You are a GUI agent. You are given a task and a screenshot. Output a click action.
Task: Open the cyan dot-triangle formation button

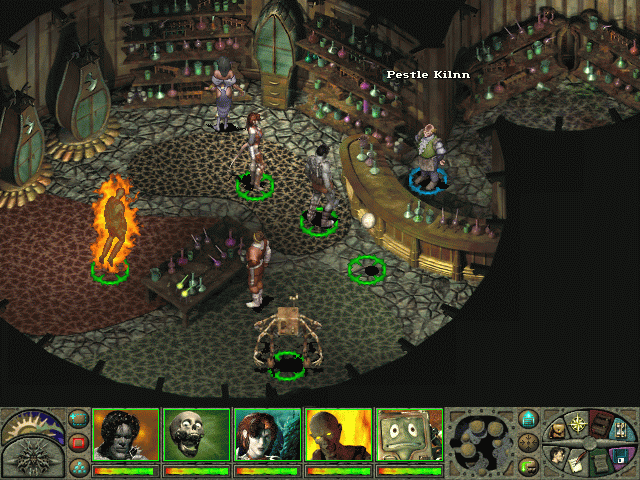79,465
